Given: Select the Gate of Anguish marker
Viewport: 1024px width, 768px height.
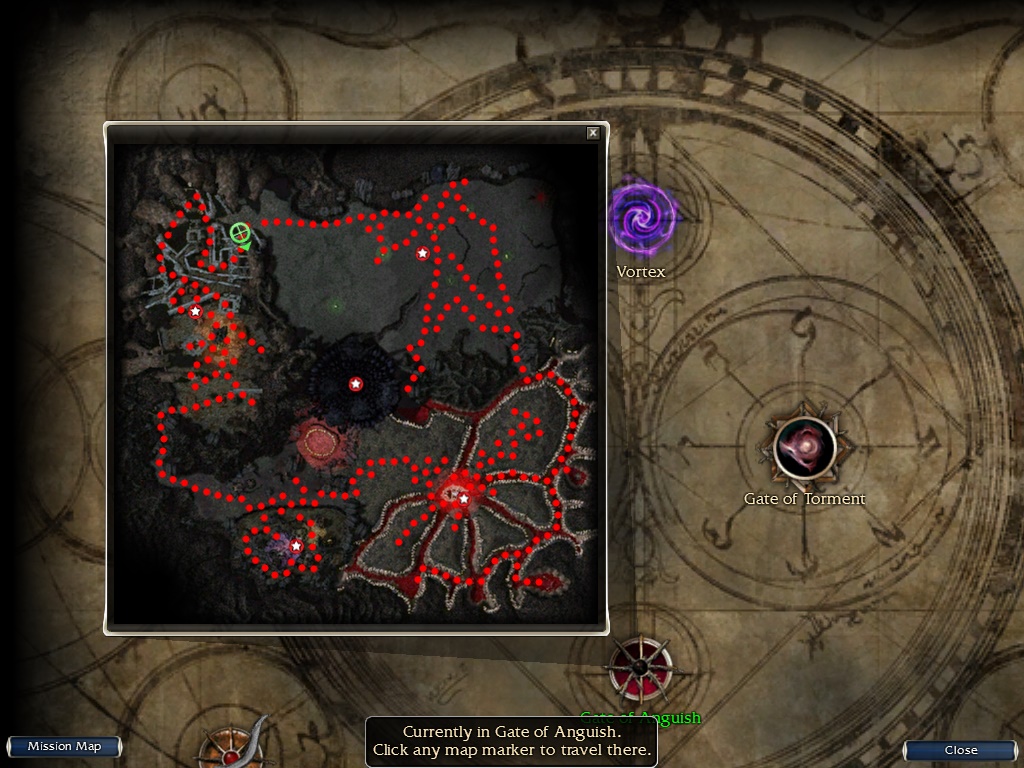Looking at the screenshot, I should point(640,668).
